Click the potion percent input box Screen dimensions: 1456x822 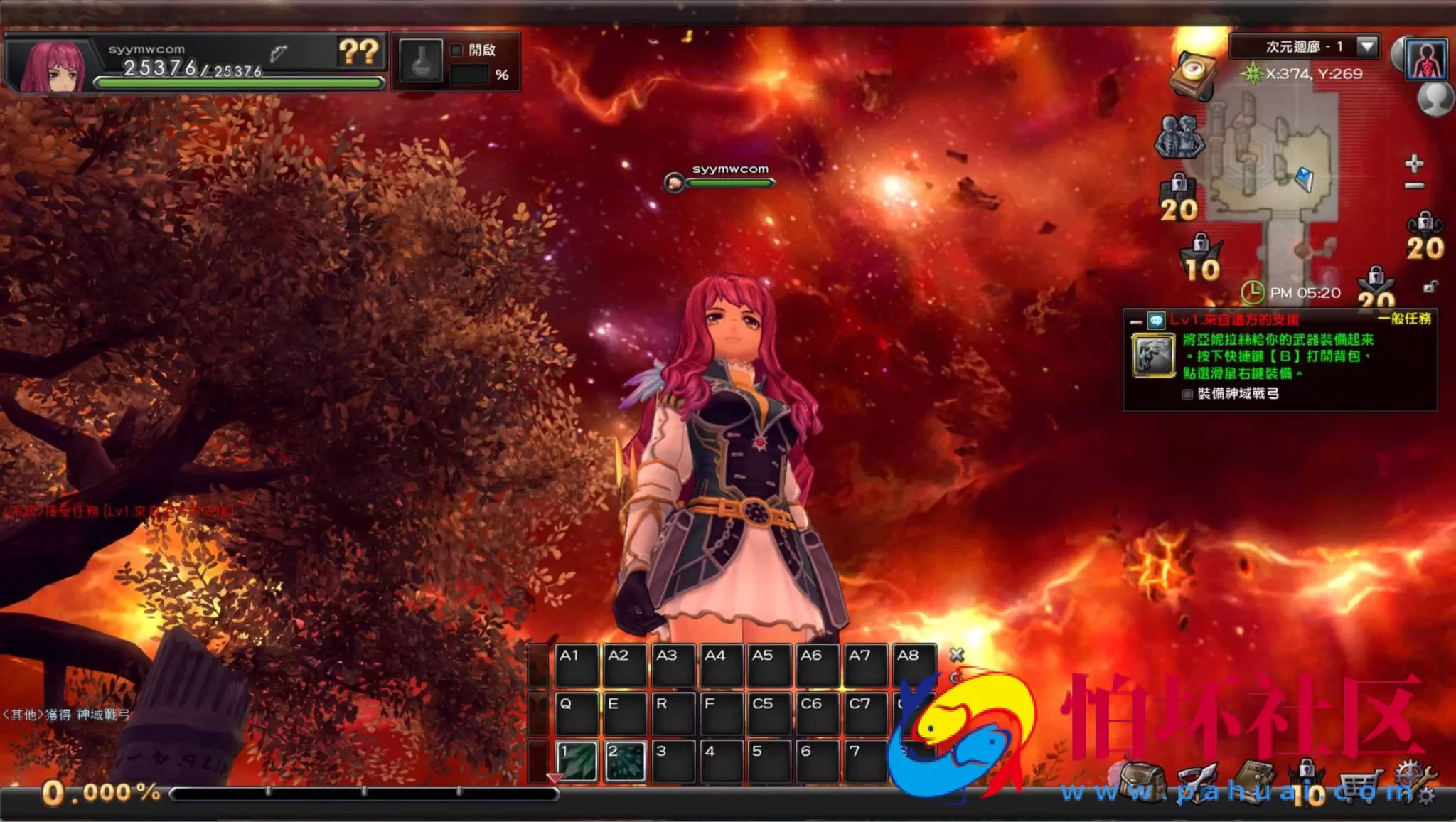pos(471,75)
